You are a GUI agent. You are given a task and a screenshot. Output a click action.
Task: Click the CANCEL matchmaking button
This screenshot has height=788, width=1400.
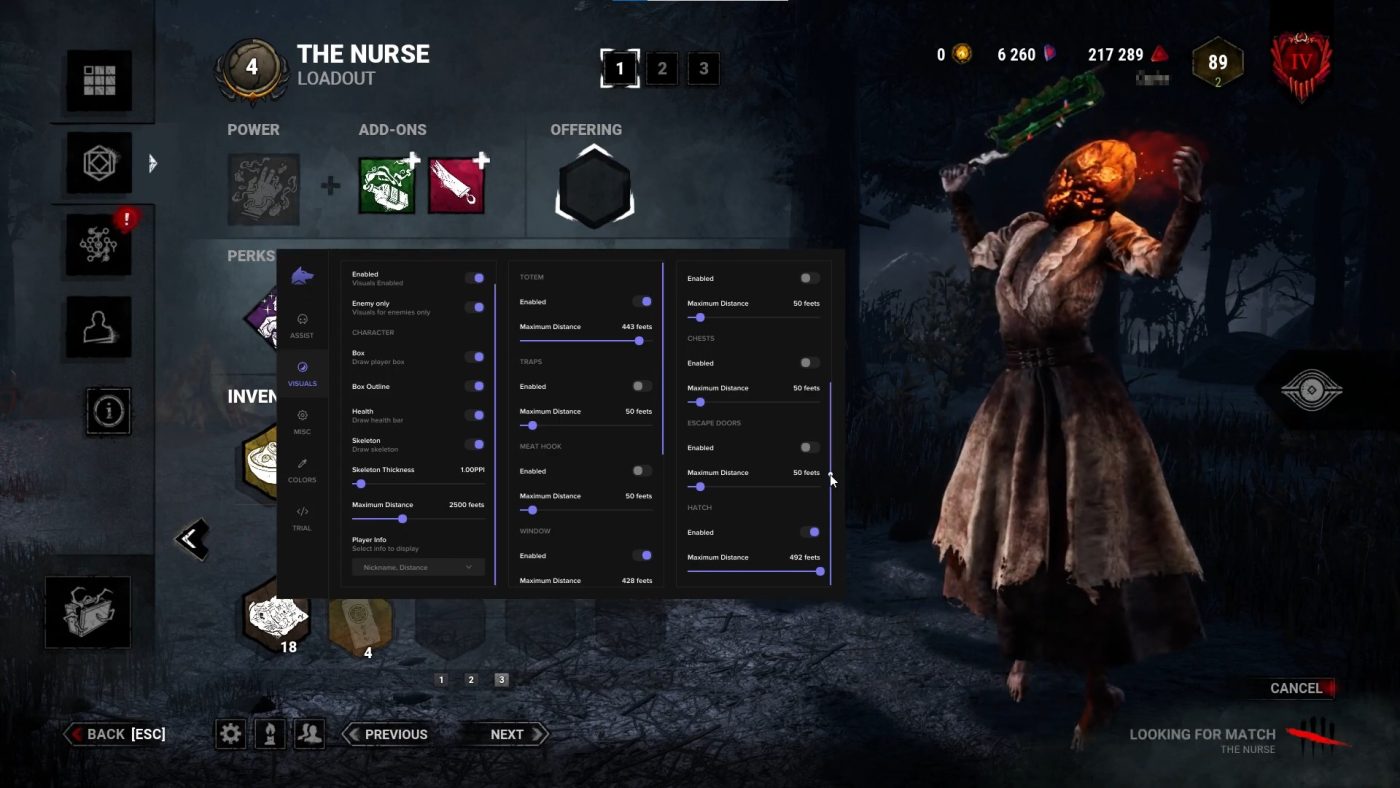(x=1296, y=688)
